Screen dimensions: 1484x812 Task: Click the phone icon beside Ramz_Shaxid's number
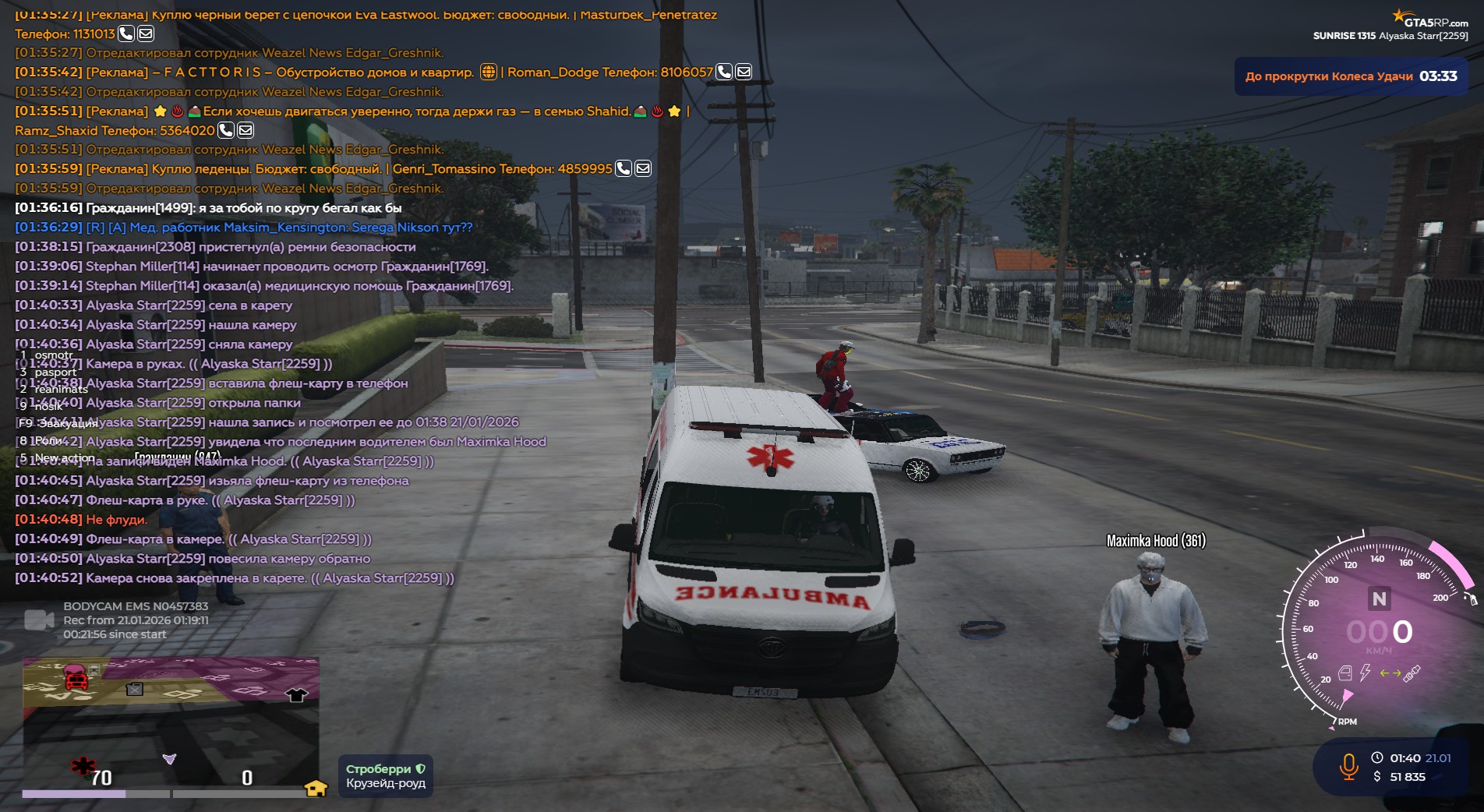226,130
